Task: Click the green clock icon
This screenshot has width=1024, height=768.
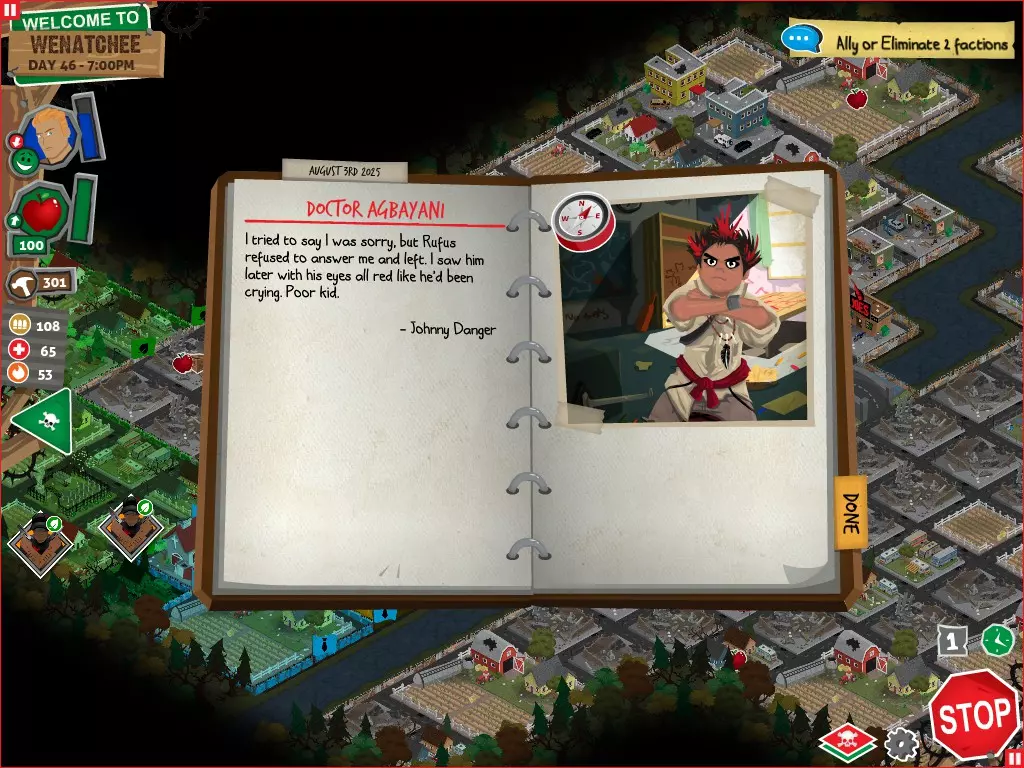Action: (996, 640)
